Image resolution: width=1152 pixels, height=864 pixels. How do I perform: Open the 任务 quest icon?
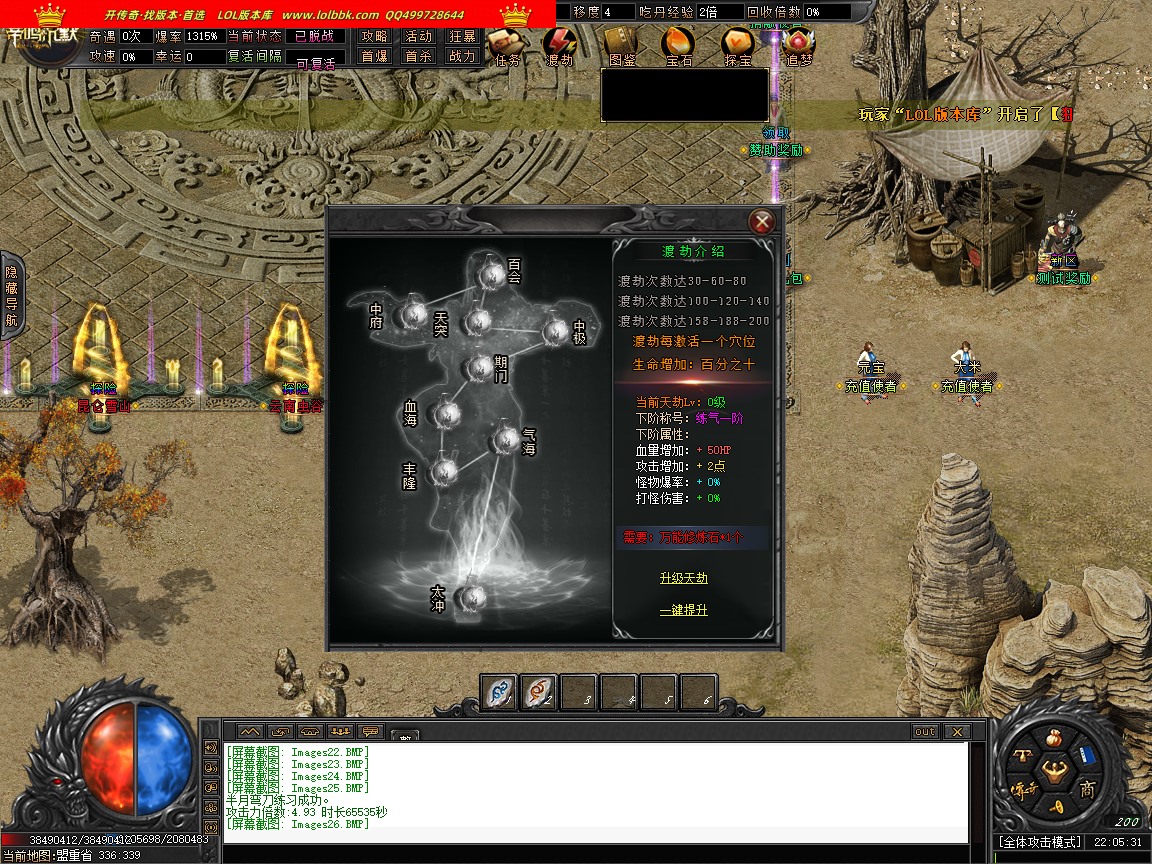(x=505, y=44)
